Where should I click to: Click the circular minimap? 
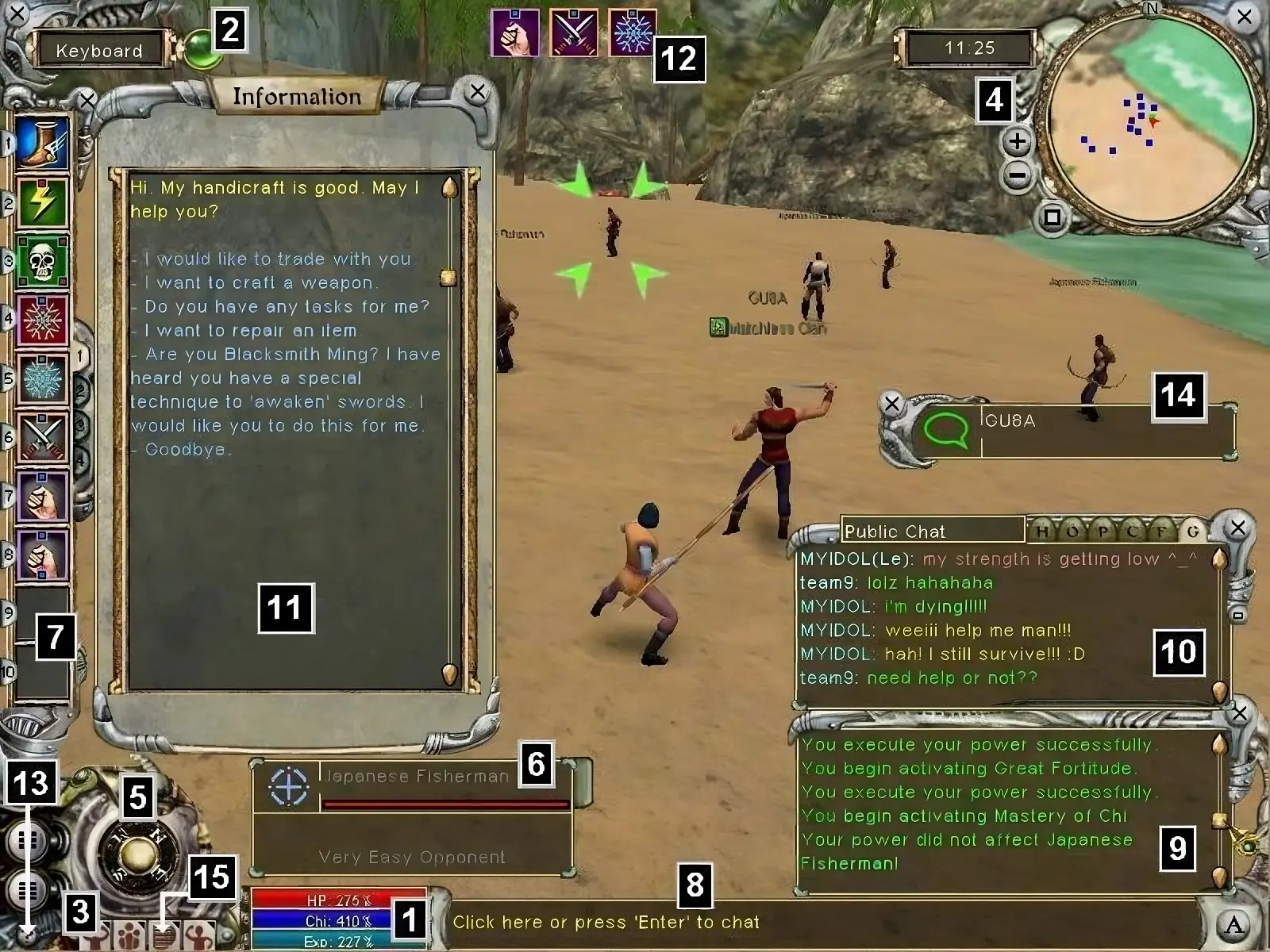[1145, 119]
